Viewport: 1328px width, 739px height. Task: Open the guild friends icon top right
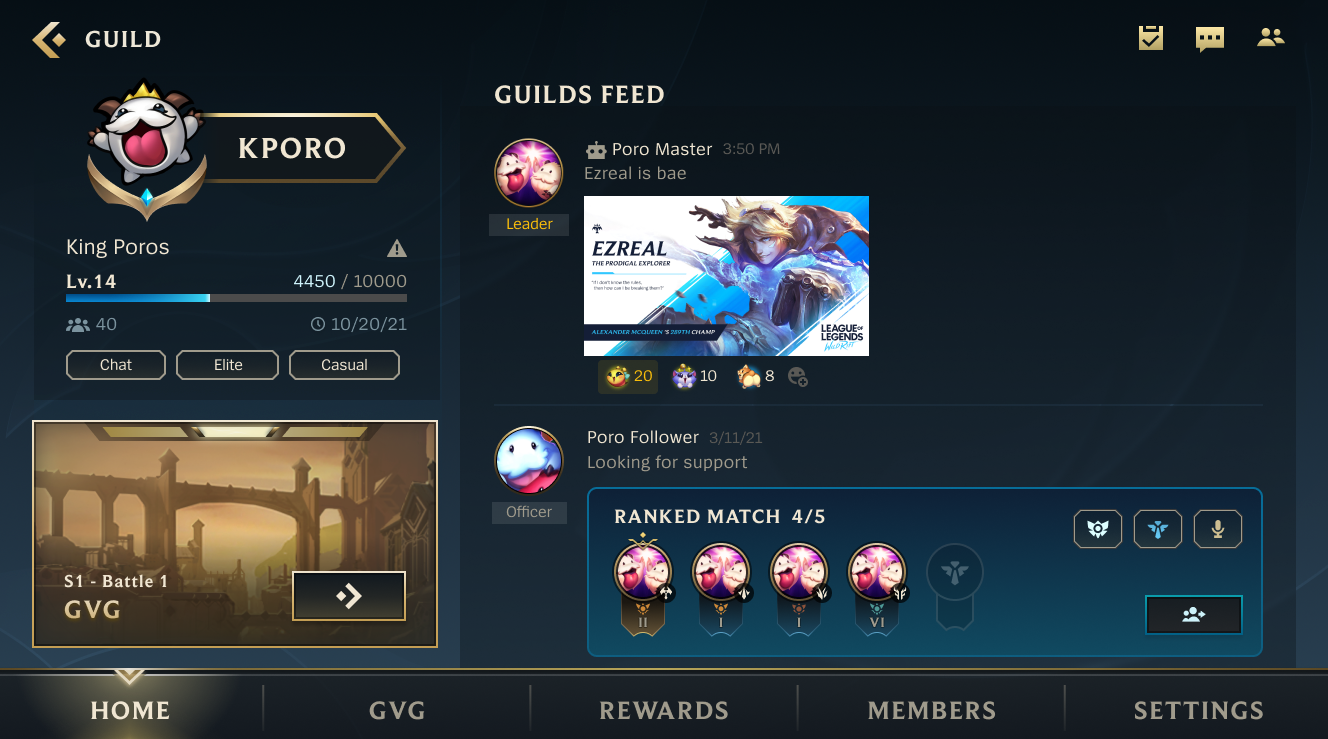tap(1270, 37)
